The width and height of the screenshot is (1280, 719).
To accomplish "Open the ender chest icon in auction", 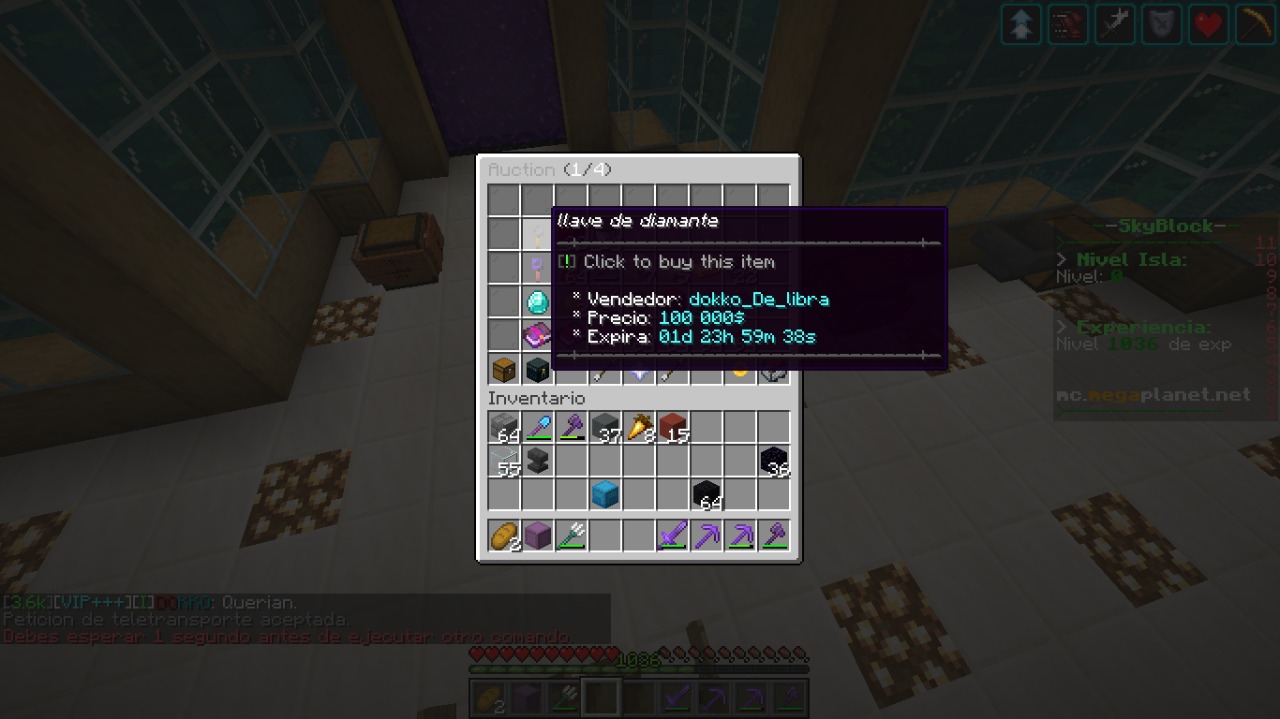I will [537, 369].
